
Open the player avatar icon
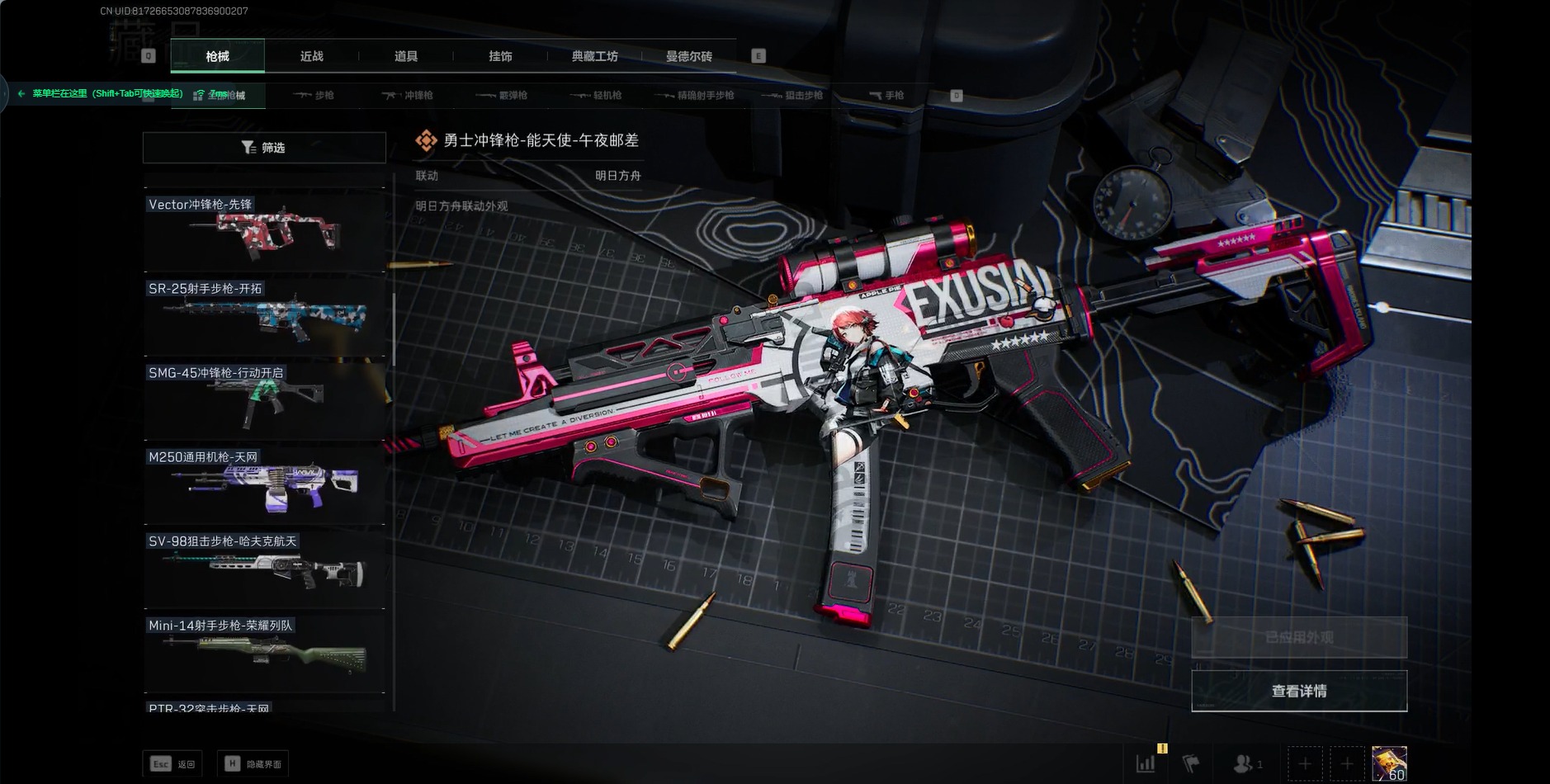pyautogui.click(x=1389, y=763)
